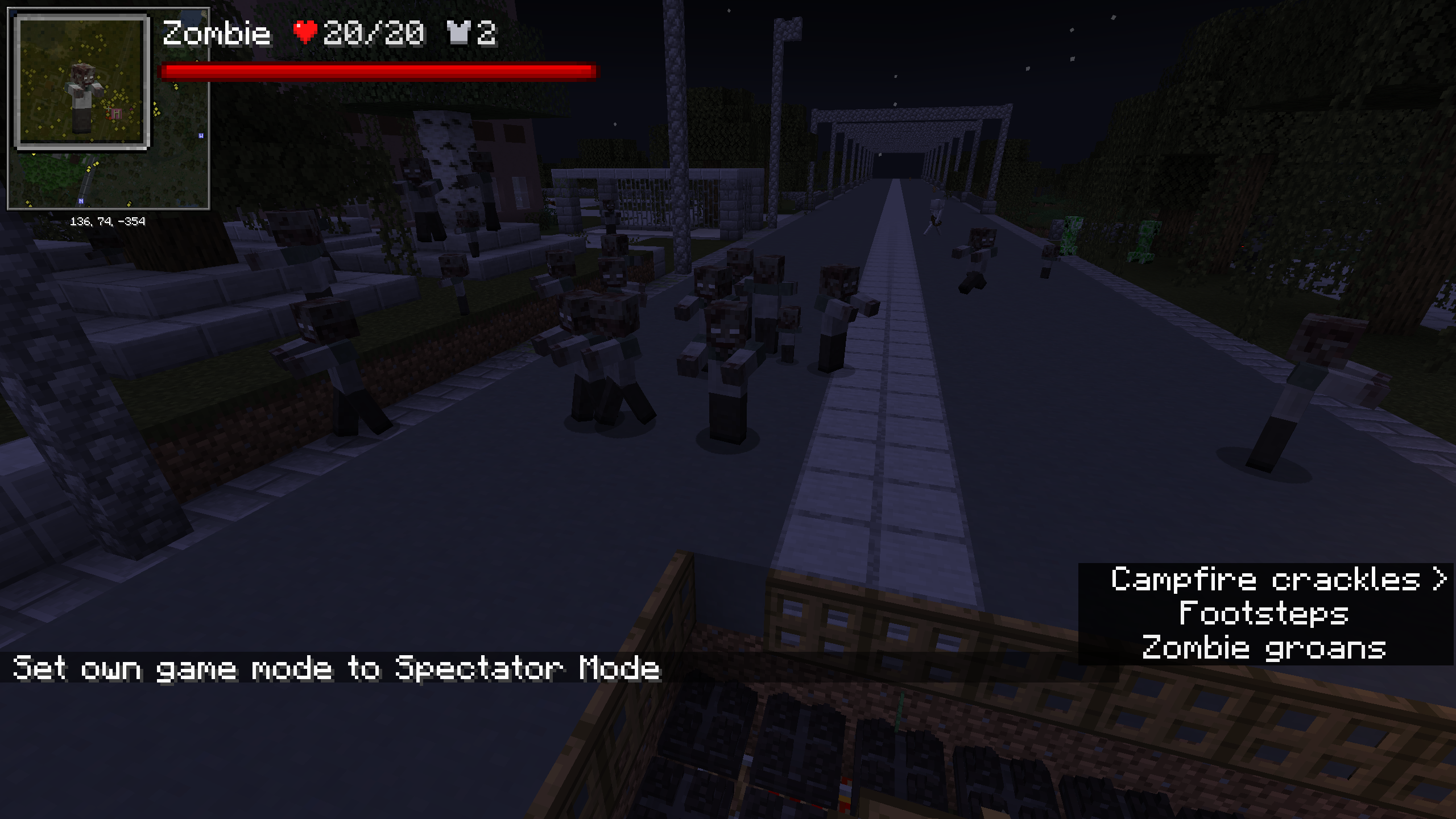This screenshot has width=1456, height=819.
Task: Click the death cross marker near the H waypoint
Action: click(109, 110)
